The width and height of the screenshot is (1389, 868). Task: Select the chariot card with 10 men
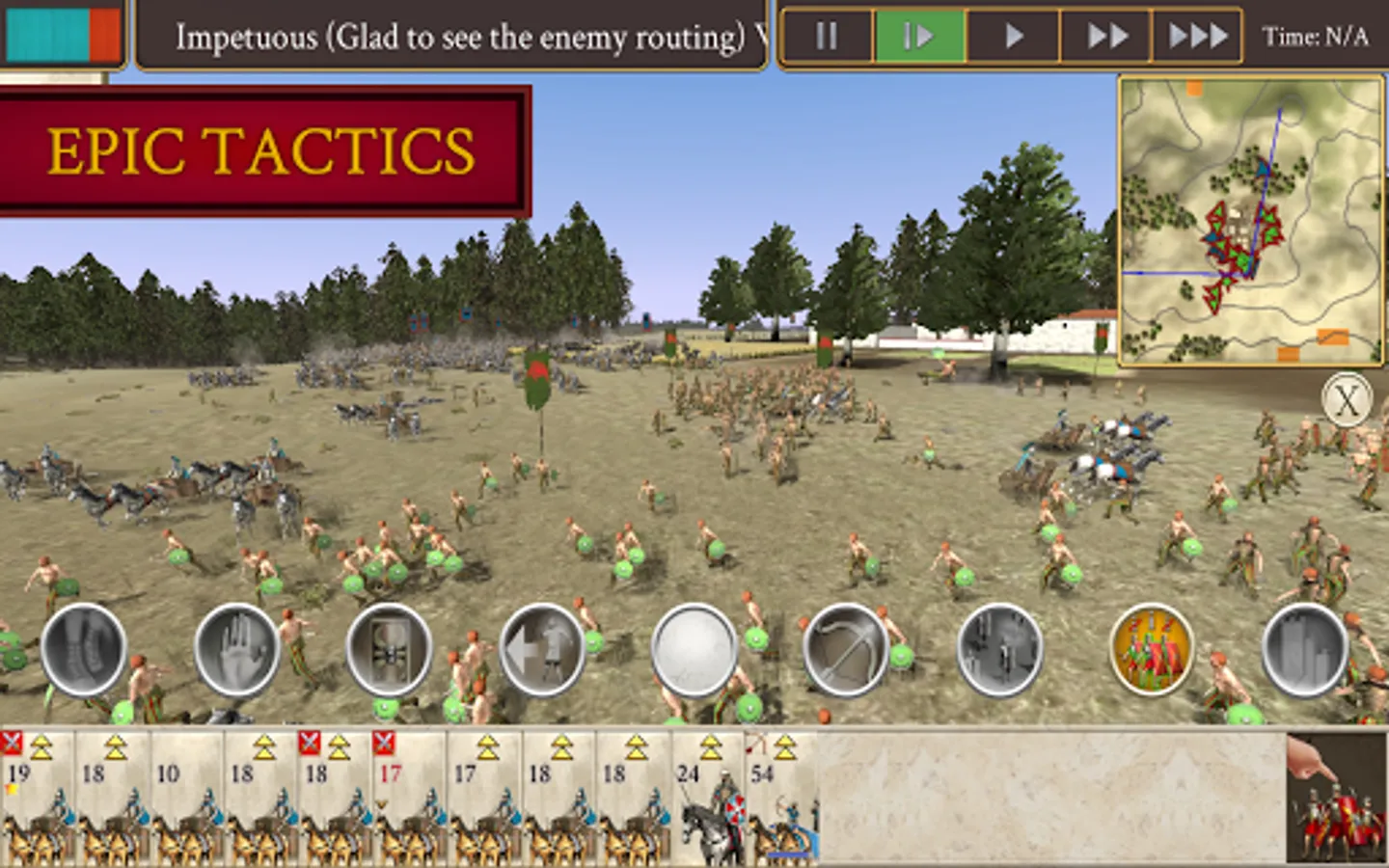[x=186, y=799]
